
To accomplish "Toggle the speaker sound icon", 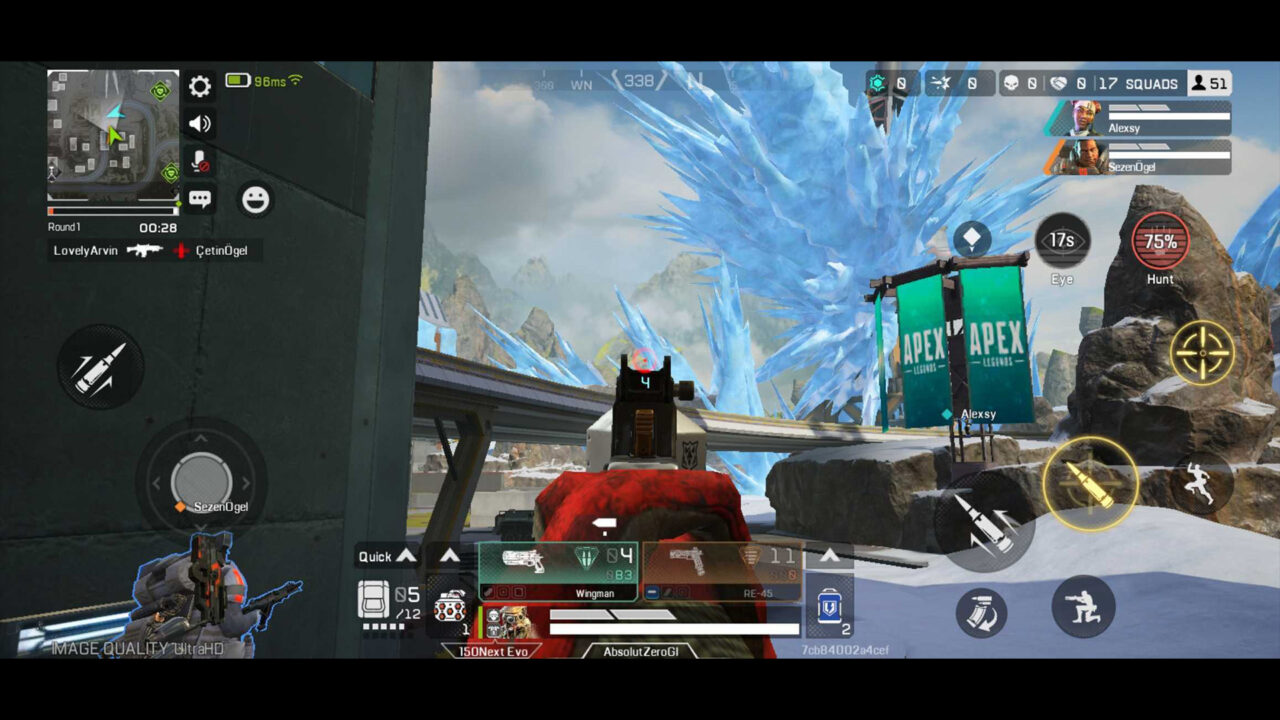I will 200,124.
